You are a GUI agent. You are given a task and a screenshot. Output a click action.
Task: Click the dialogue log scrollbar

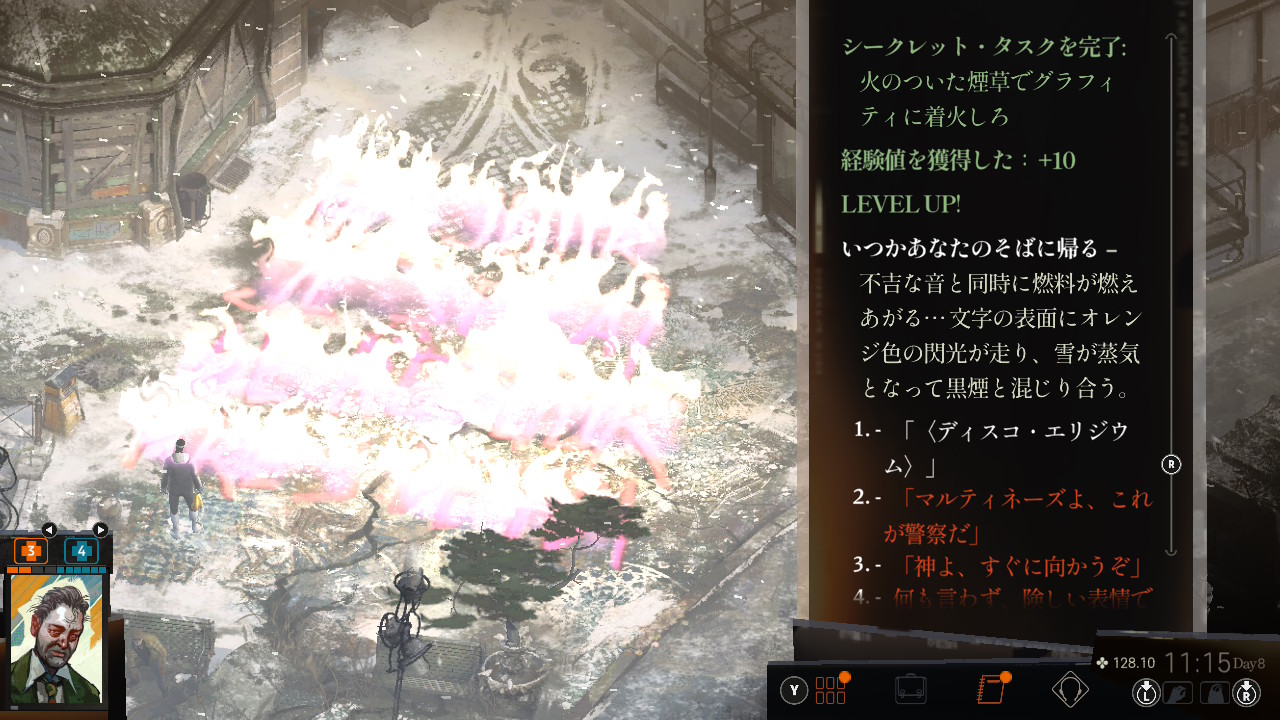click(x=1172, y=300)
